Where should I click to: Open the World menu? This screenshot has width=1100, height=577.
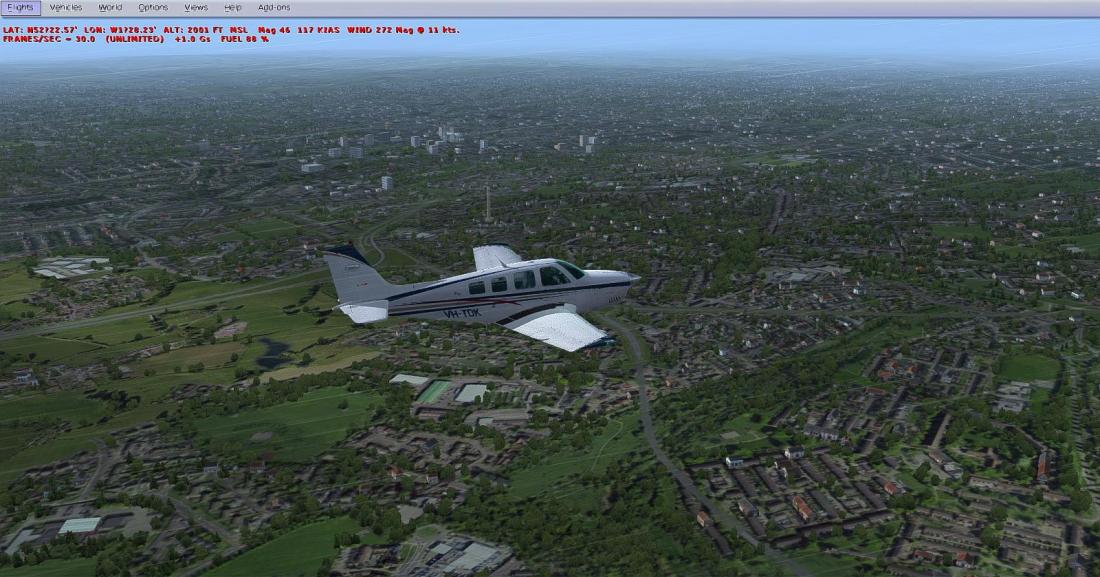(x=110, y=7)
